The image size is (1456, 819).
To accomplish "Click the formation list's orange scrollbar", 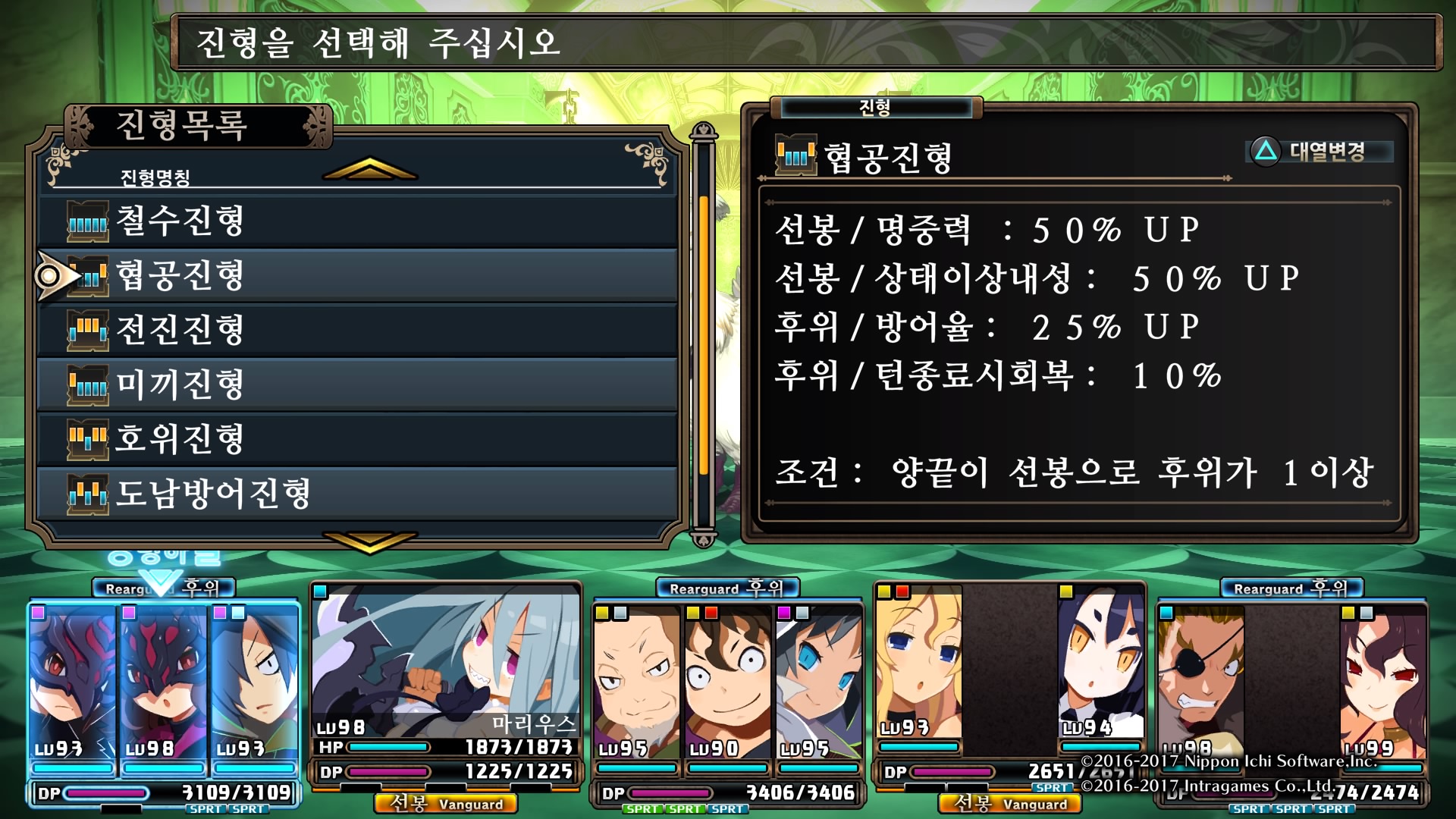I will coord(704,334).
